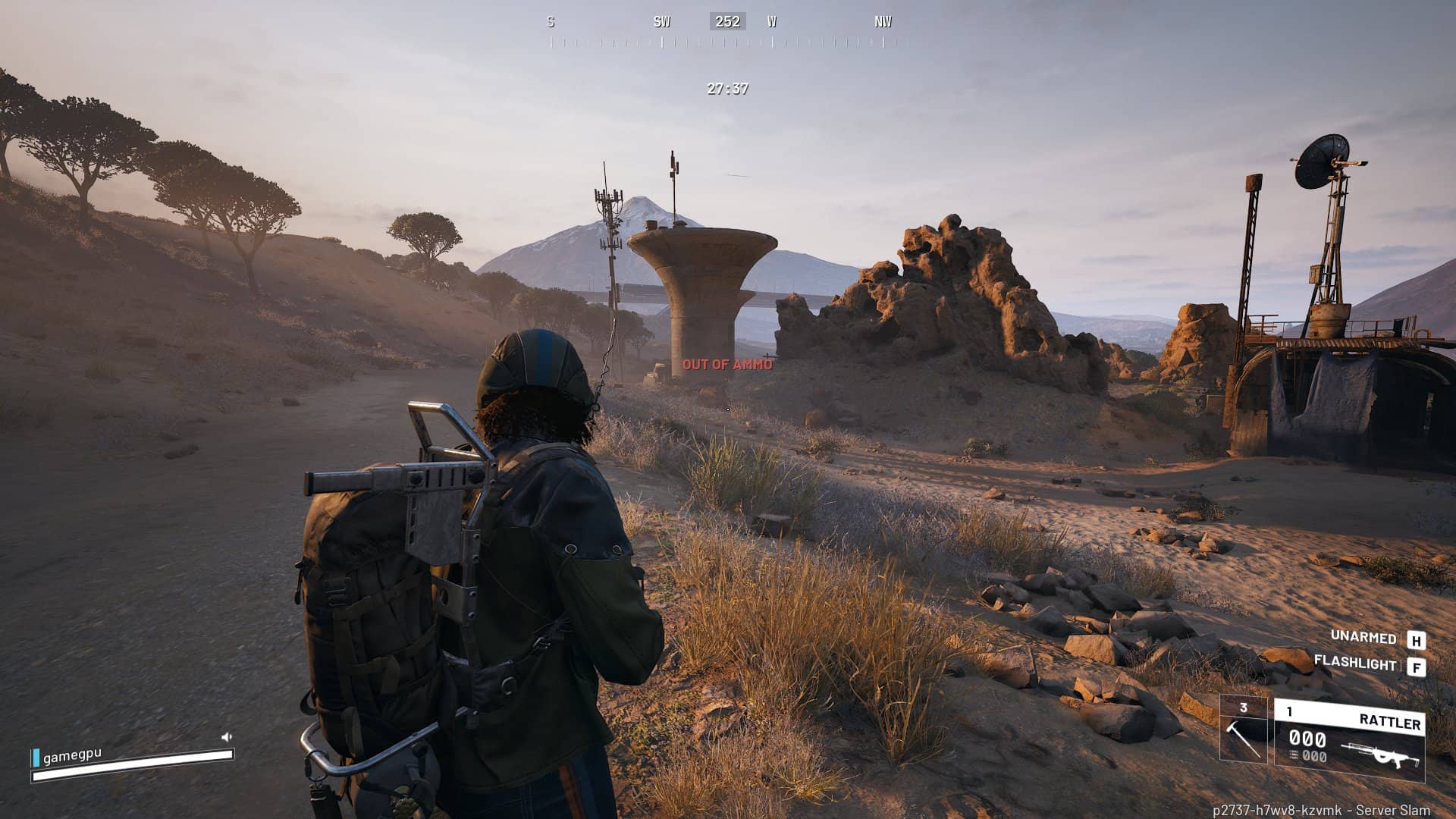This screenshot has width=1456, height=819.
Task: Click the 252 heading box on the compass
Action: (728, 21)
